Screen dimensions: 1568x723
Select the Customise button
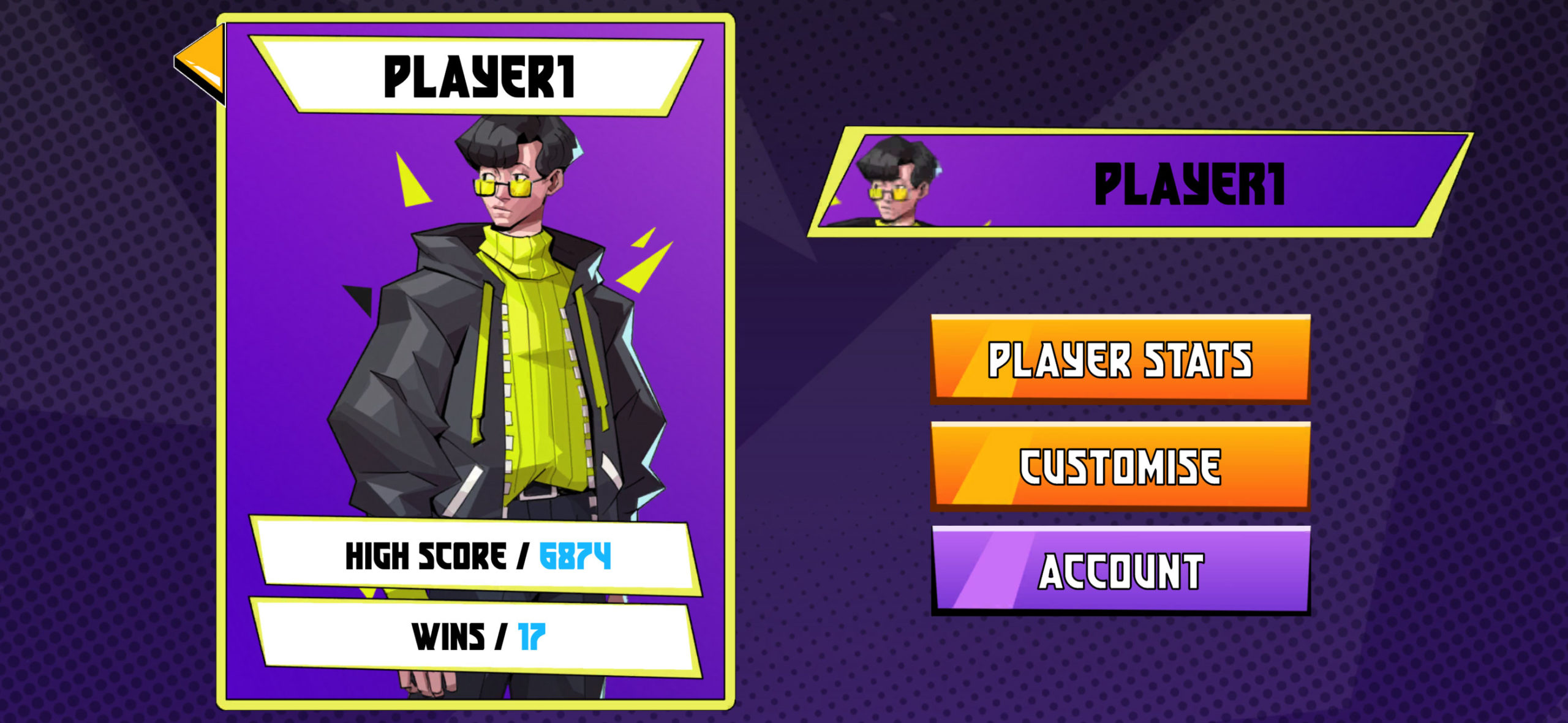click(x=1120, y=466)
